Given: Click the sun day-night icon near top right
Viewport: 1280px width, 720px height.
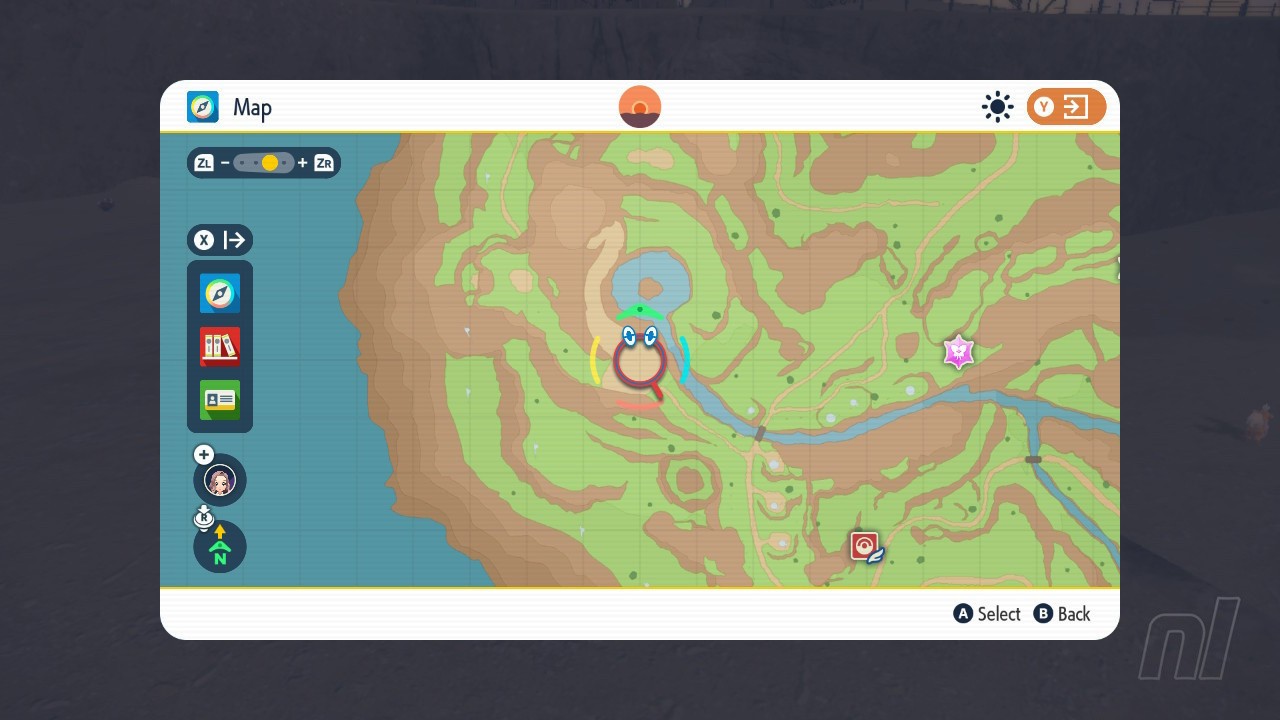Looking at the screenshot, I should (997, 107).
